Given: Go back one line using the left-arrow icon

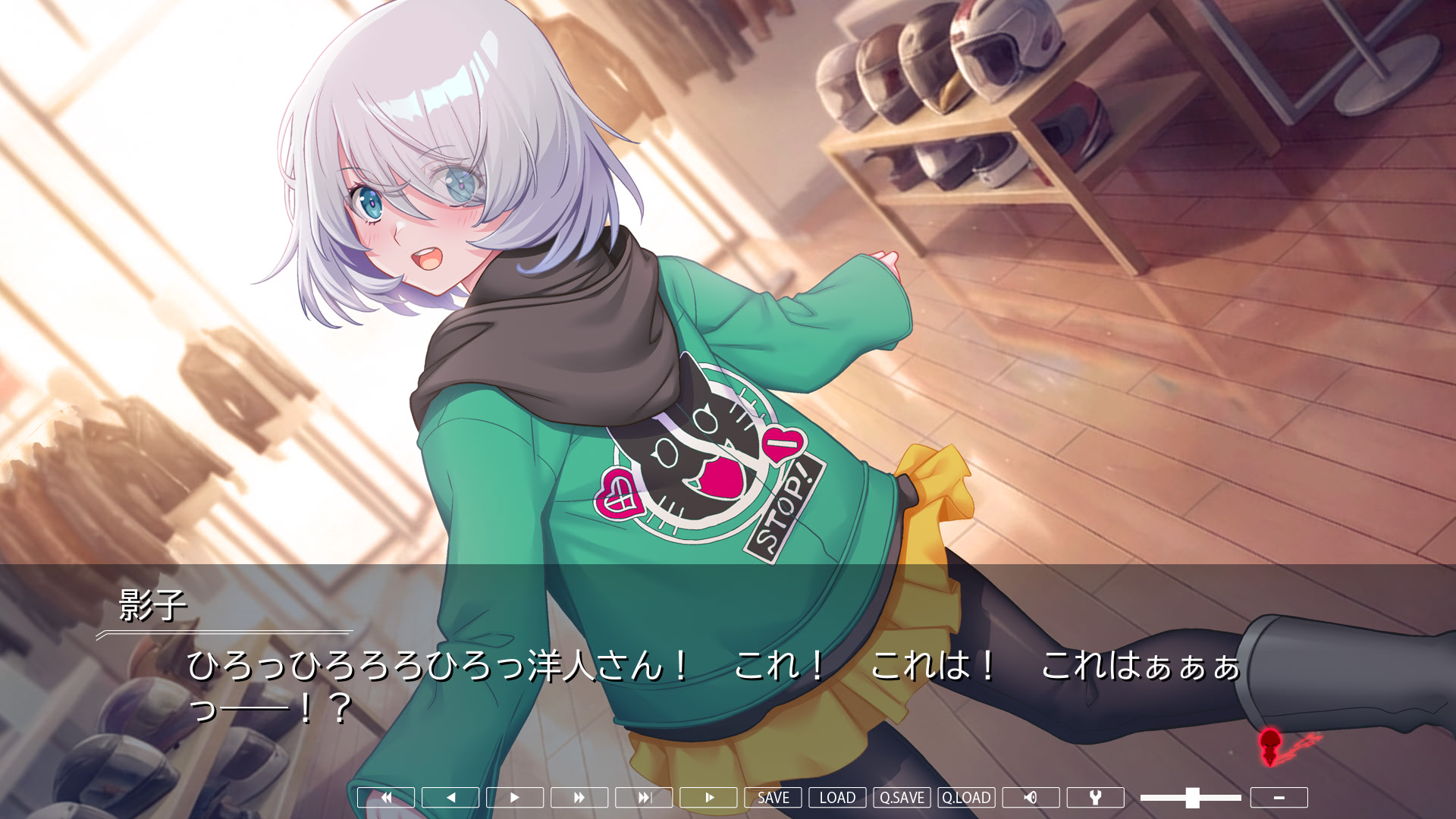Looking at the screenshot, I should (450, 797).
